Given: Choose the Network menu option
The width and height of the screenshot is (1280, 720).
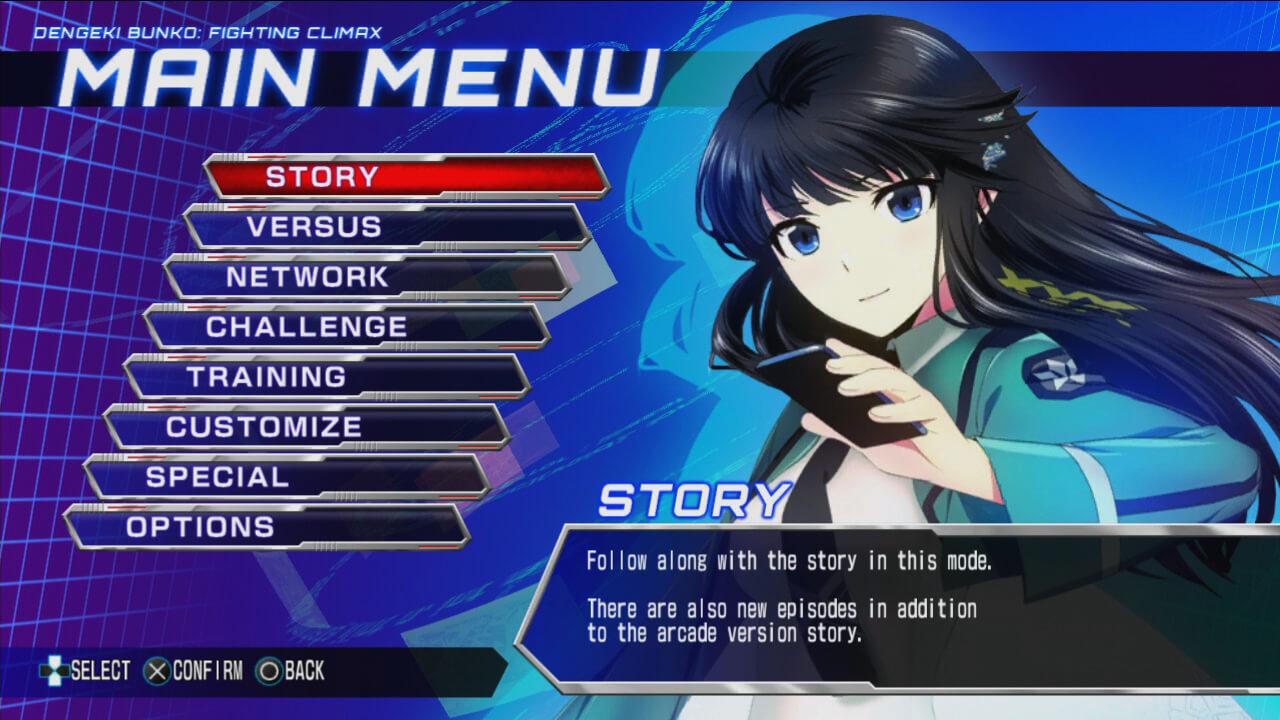Looking at the screenshot, I should point(366,277).
